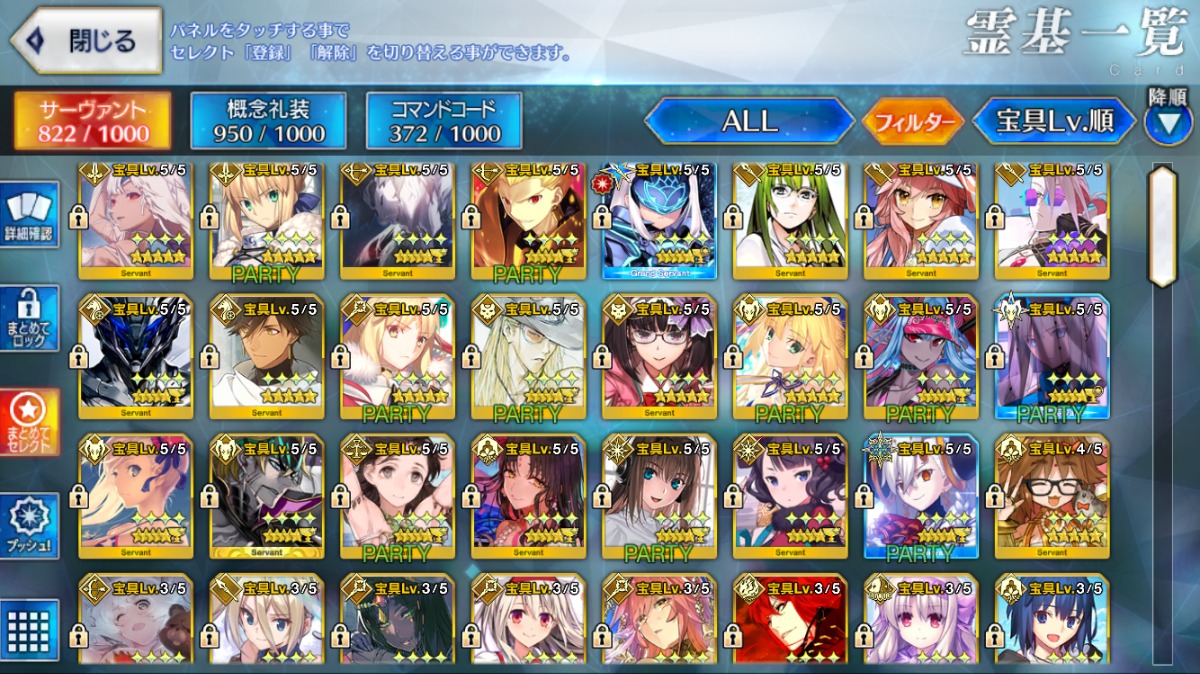Select the dark-armored blue-glow knight card
The image size is (1200, 674).
[x=136, y=357]
